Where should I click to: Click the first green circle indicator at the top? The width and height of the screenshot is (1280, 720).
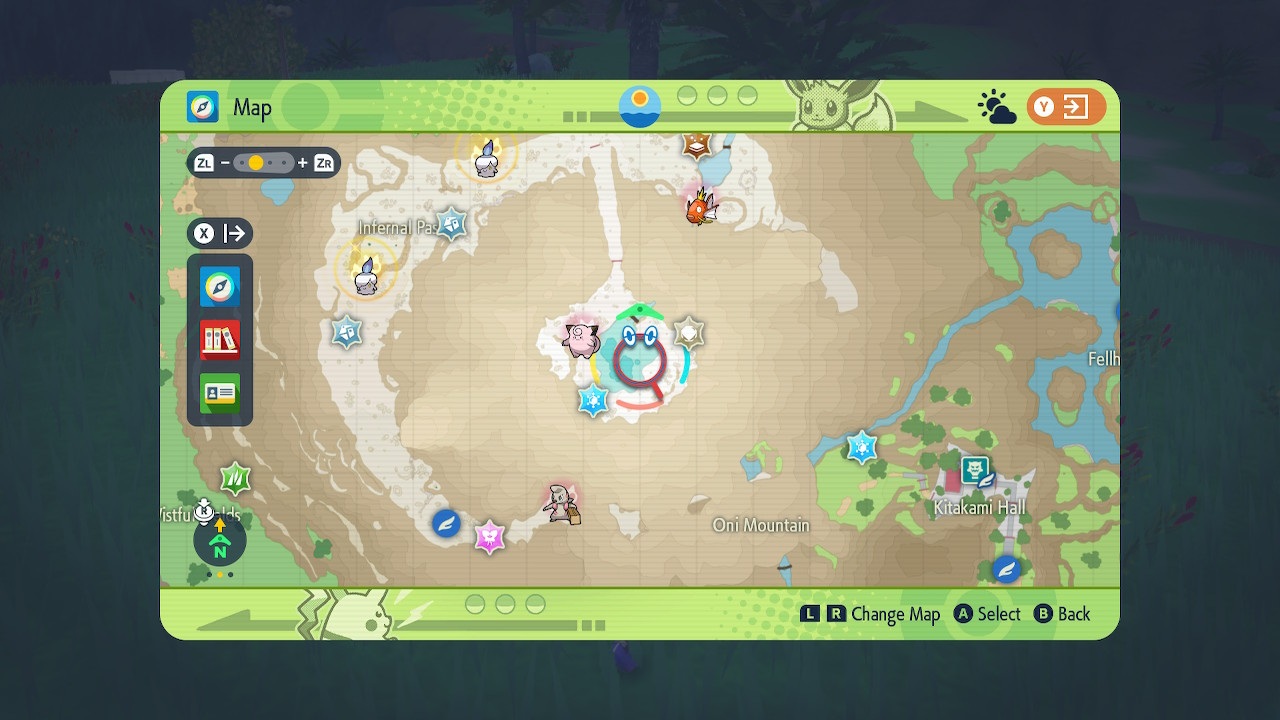click(688, 97)
